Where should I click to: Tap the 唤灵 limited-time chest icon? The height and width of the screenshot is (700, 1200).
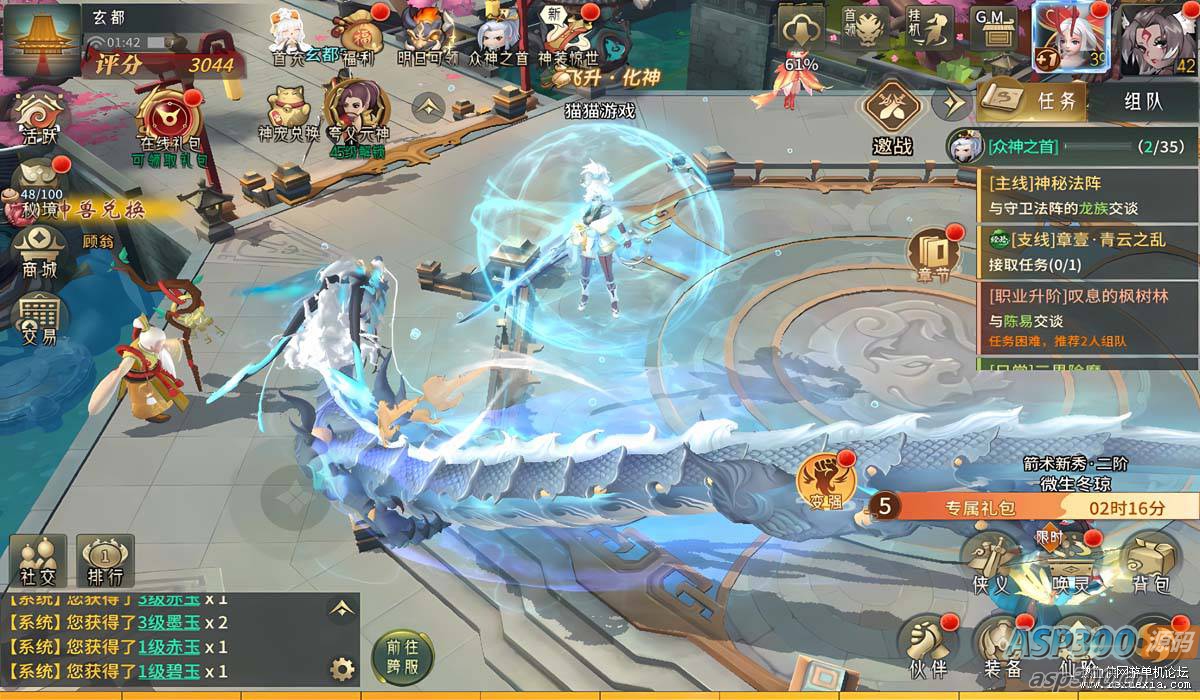tap(1068, 560)
